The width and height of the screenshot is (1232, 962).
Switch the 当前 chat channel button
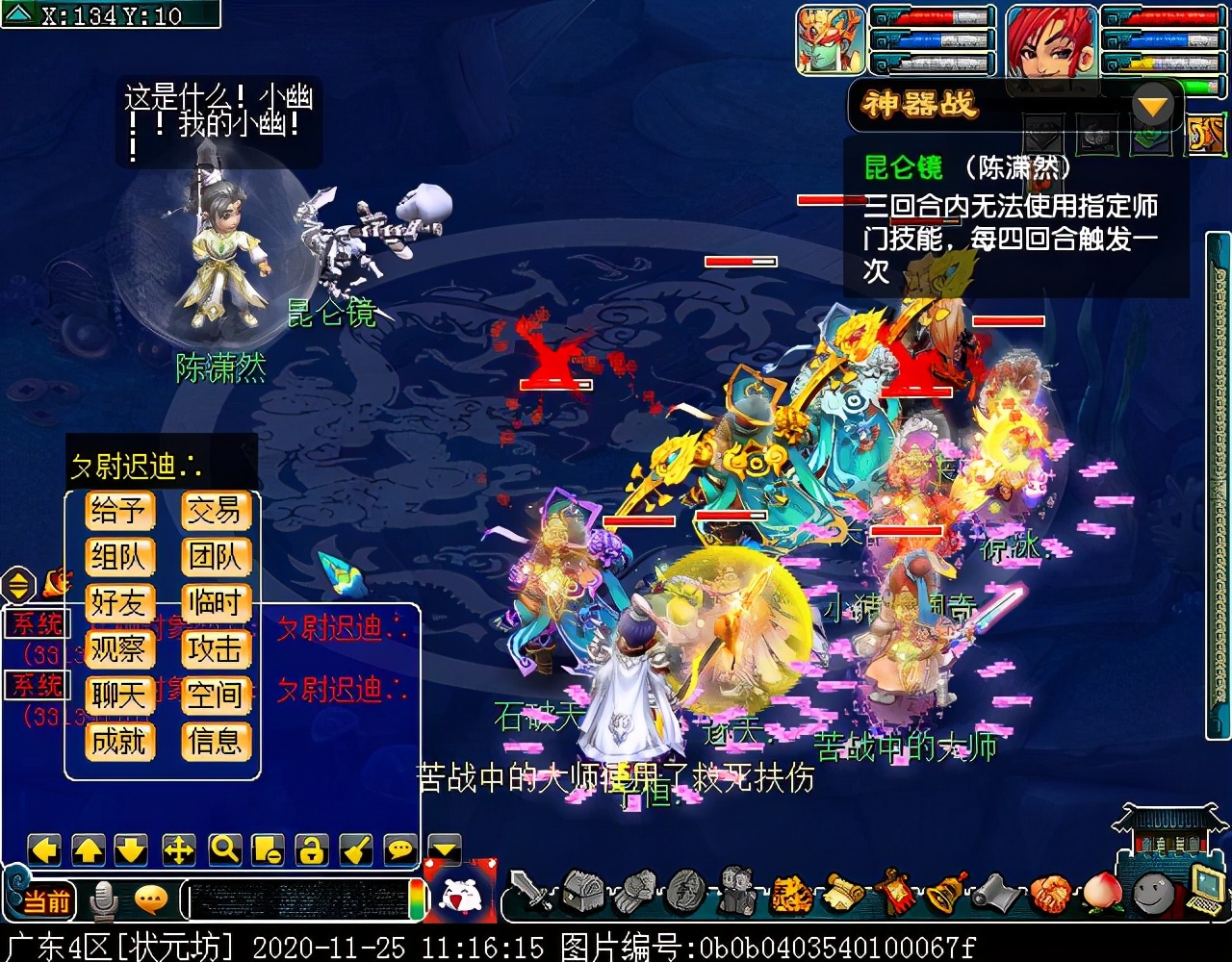tap(46, 901)
